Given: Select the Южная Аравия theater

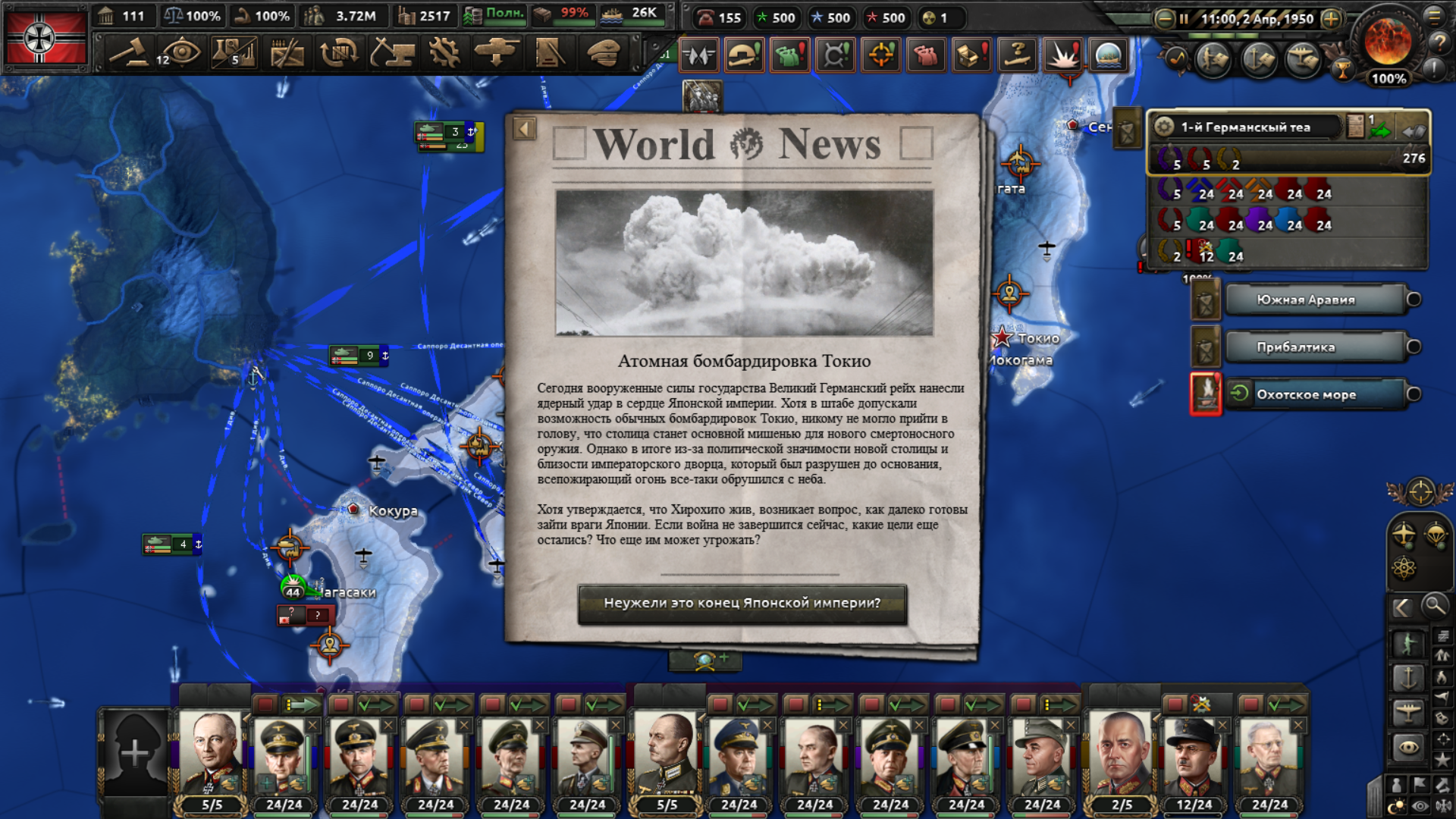Looking at the screenshot, I should coord(1315,300).
